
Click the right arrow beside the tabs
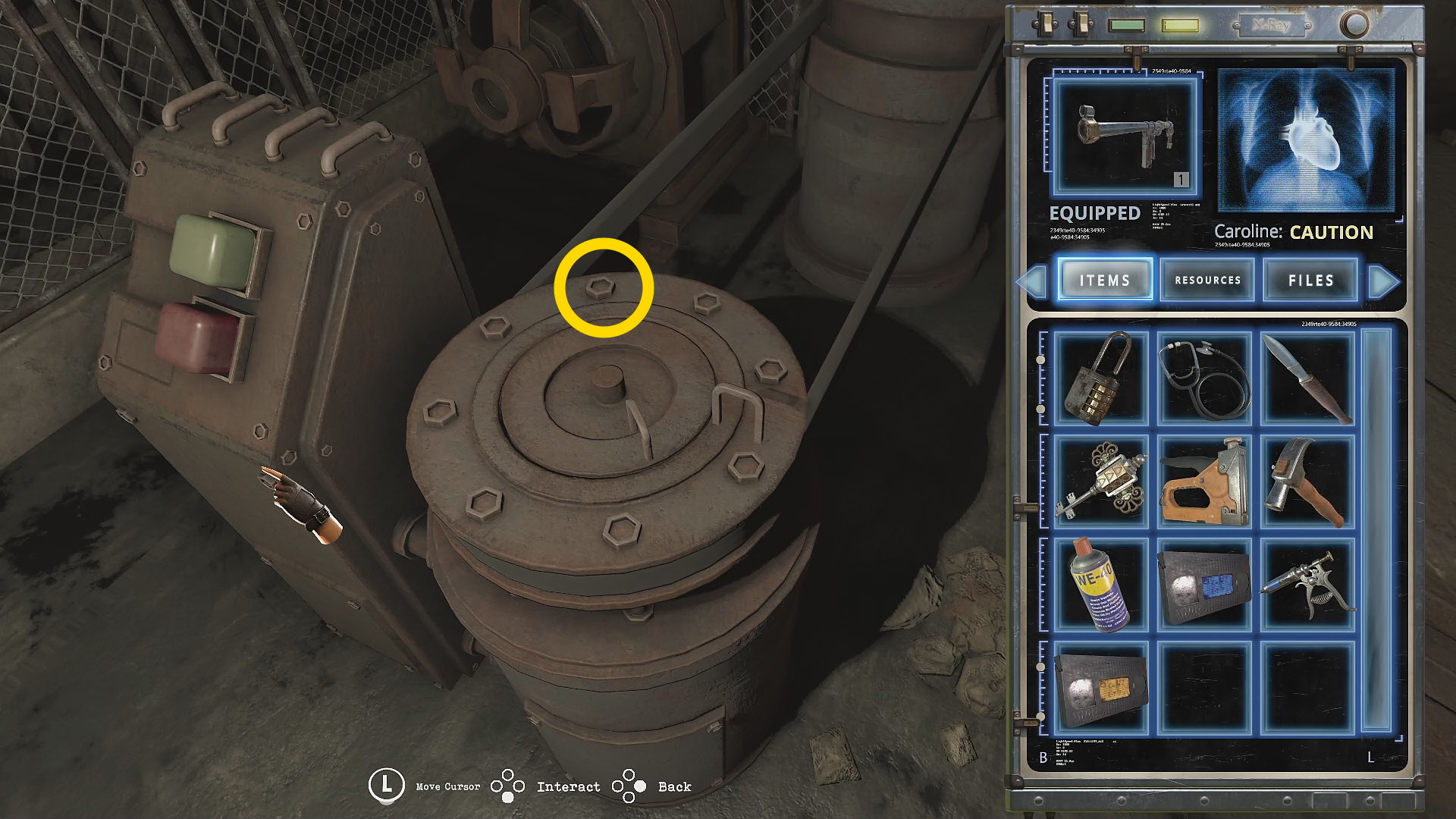(1384, 281)
